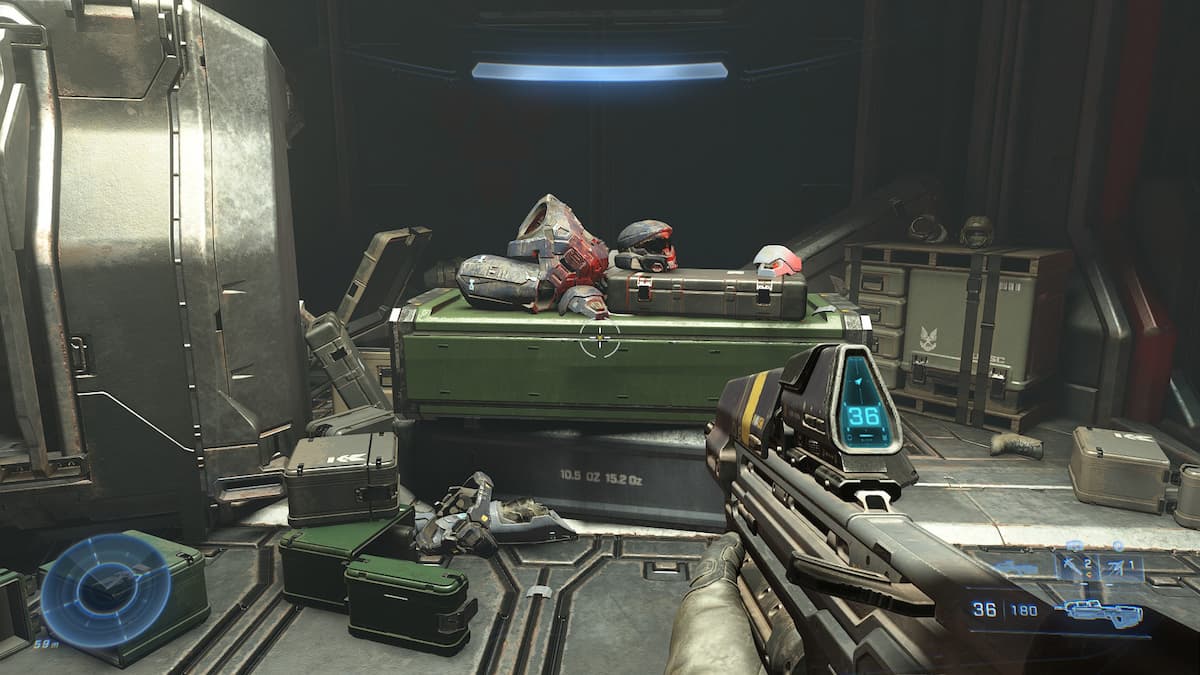Choose the grenade slot showing count 2
Screen dimensions: 1200x675
[x=1077, y=567]
